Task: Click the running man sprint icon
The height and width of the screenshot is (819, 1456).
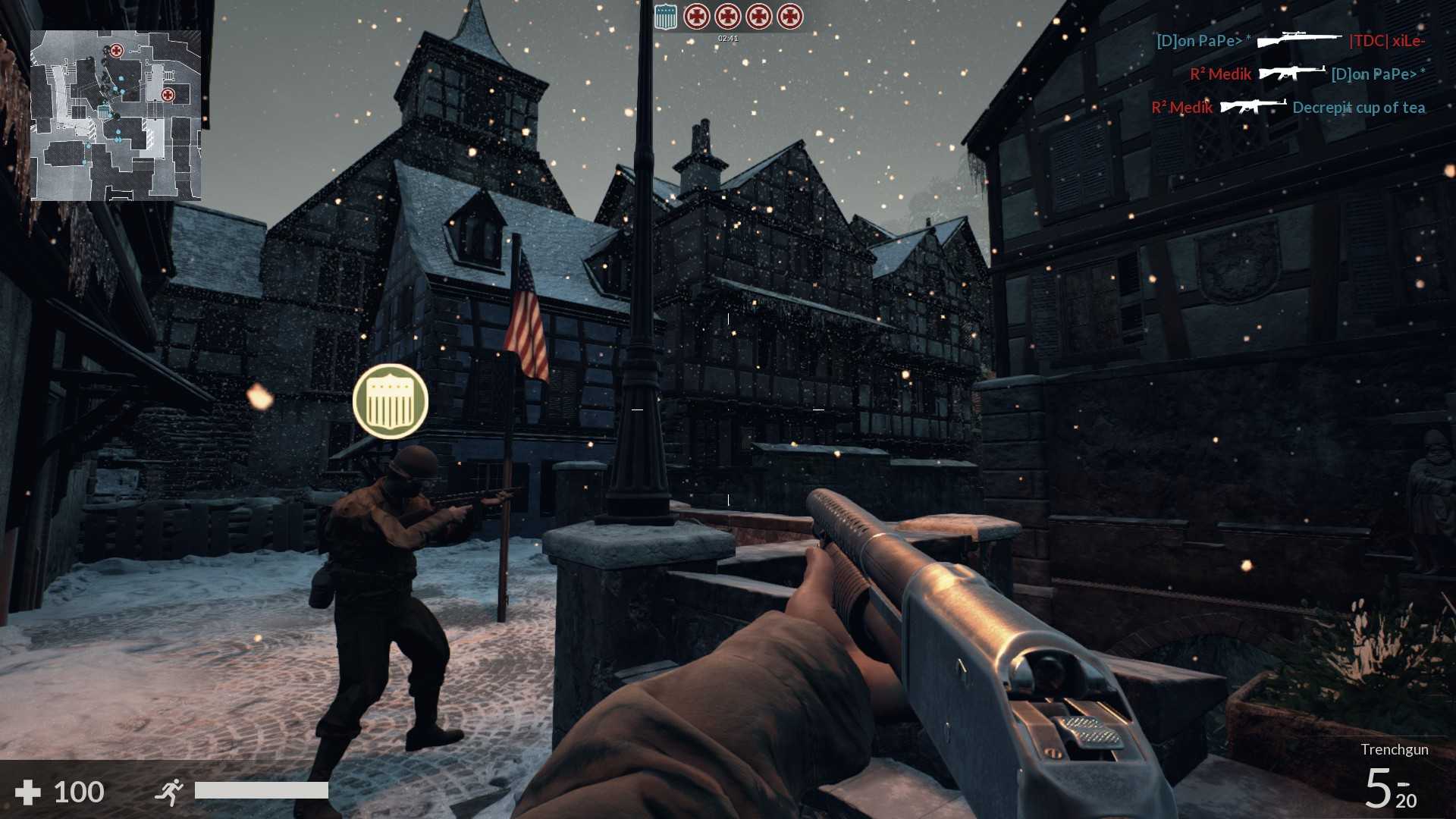Action: coord(169,792)
